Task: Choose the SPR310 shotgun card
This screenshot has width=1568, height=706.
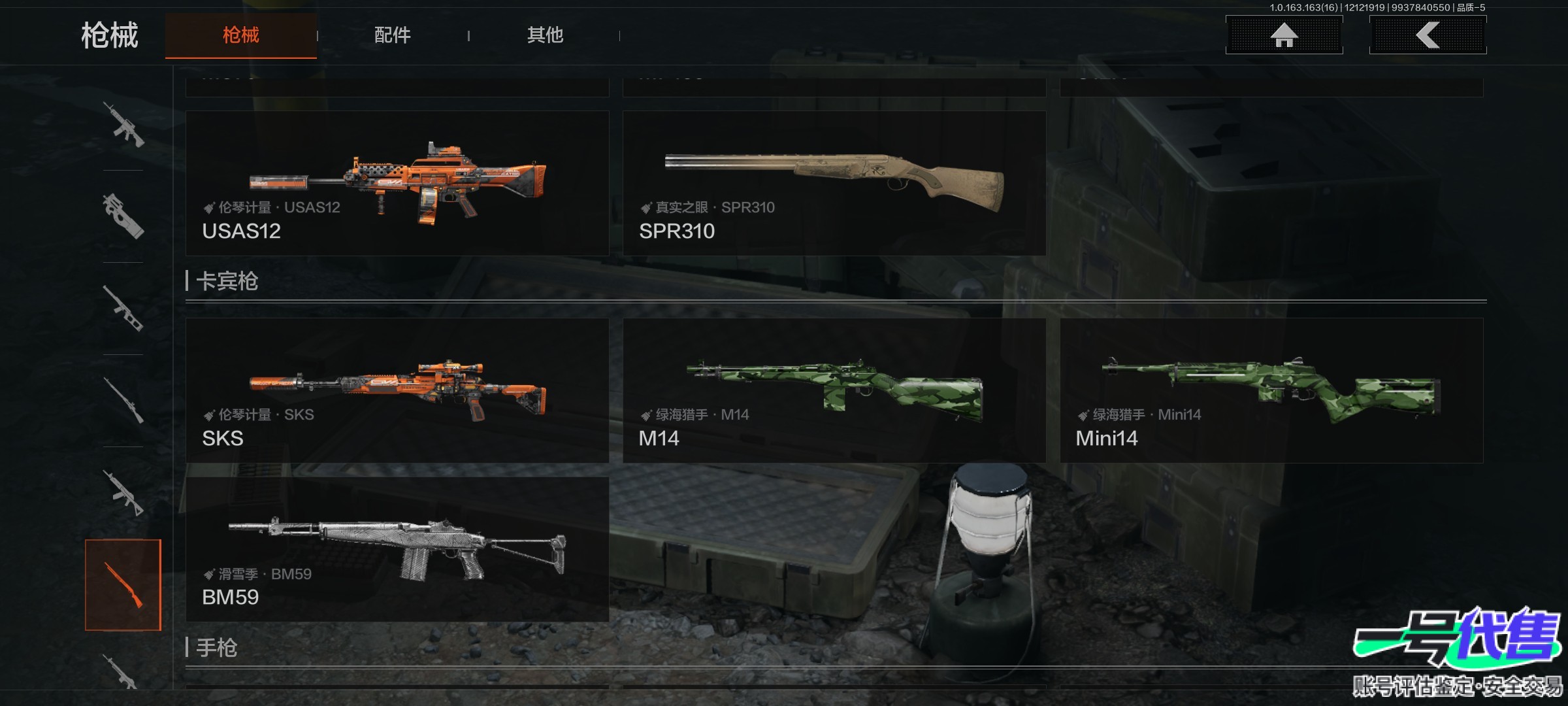Action: click(x=834, y=183)
